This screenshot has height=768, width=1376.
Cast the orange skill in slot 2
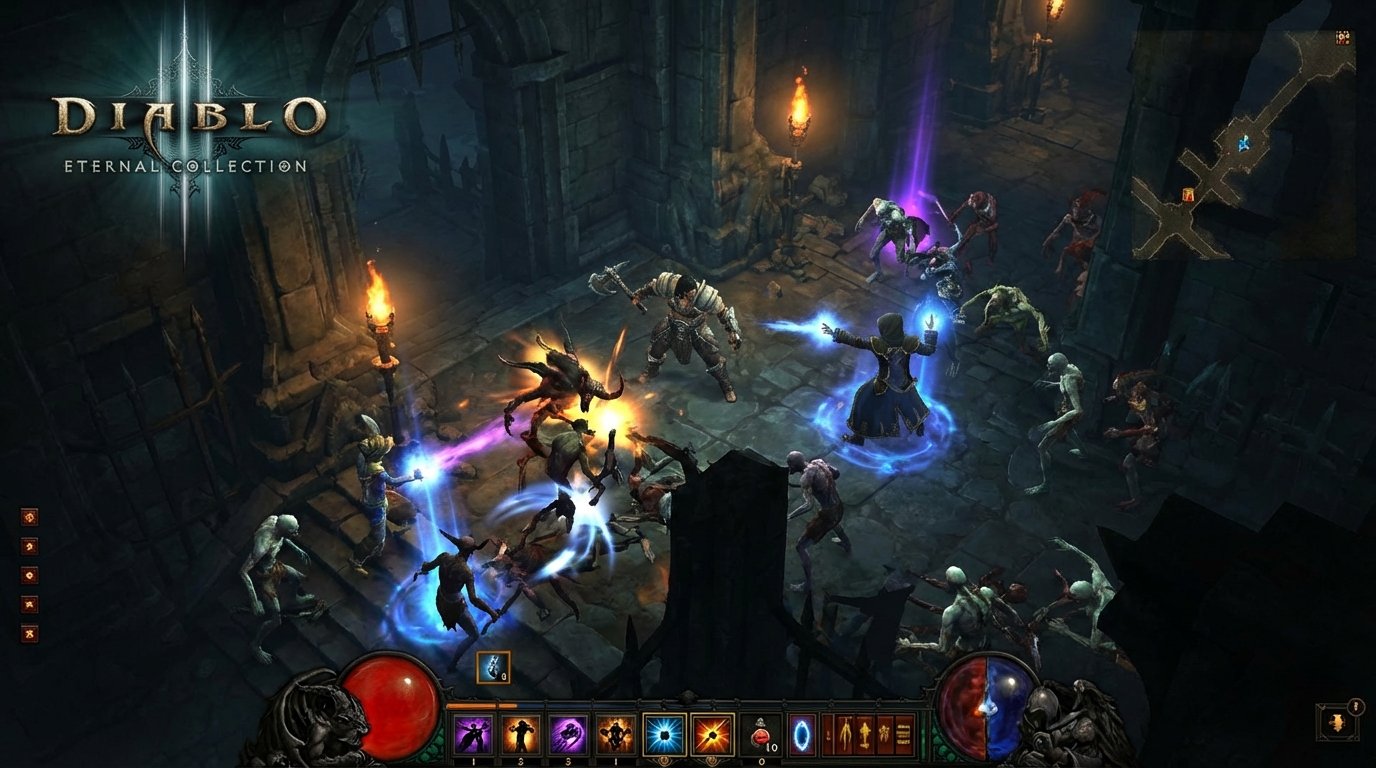pyautogui.click(x=522, y=733)
